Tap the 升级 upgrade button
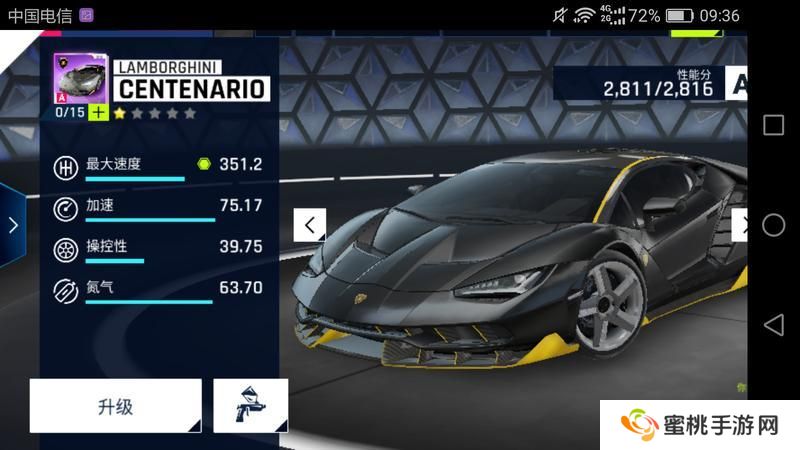This screenshot has width=800, height=450. (x=115, y=406)
